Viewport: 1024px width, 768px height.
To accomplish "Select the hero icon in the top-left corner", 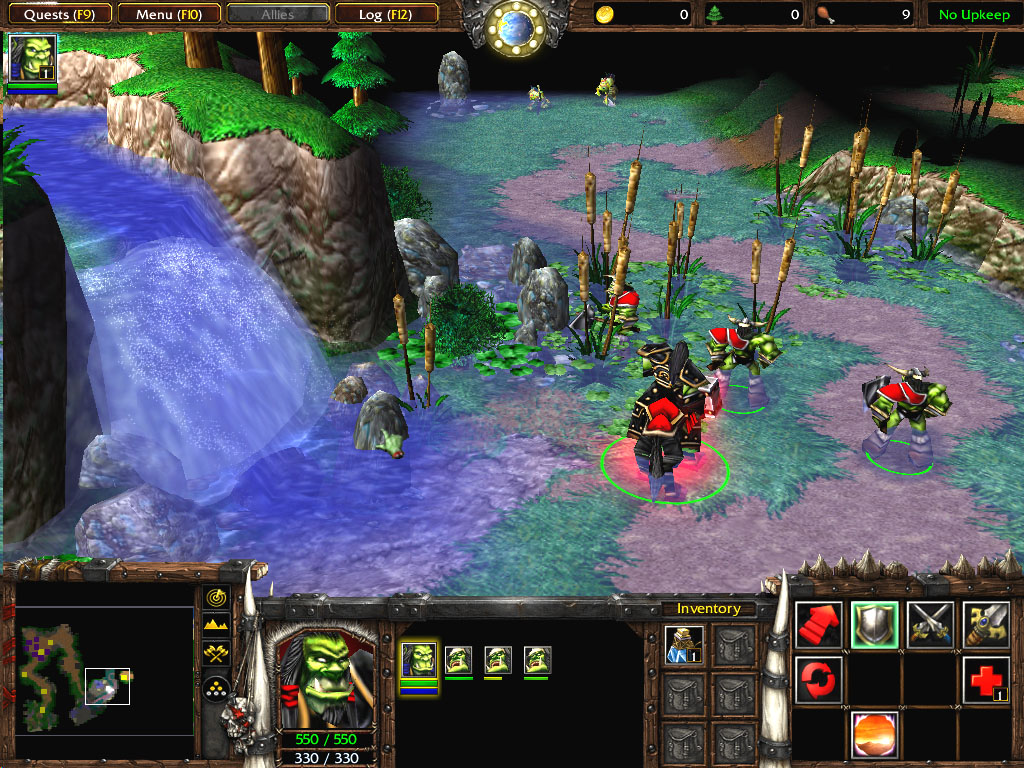I will [x=32, y=58].
